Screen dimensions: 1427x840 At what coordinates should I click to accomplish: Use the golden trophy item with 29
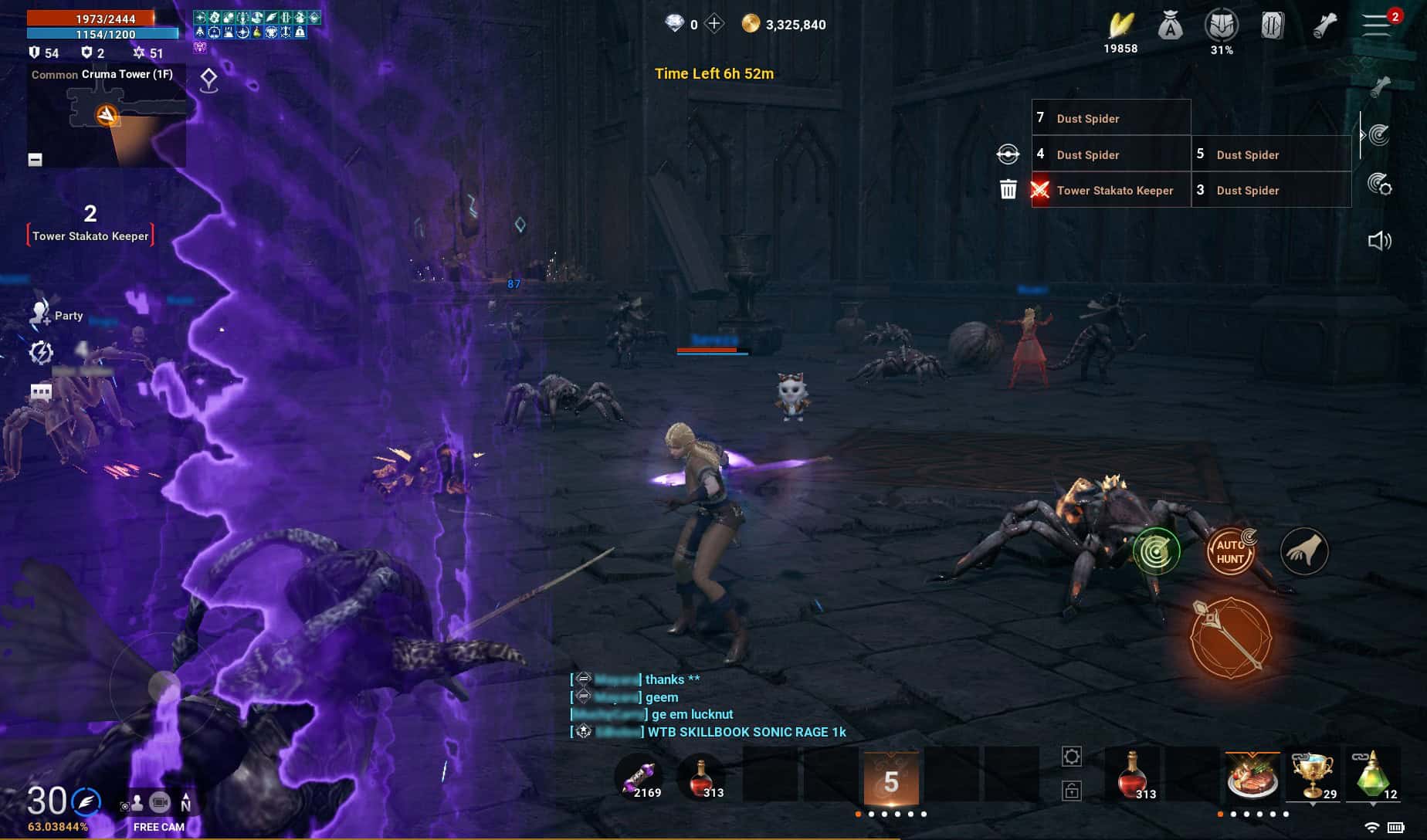click(x=1313, y=776)
